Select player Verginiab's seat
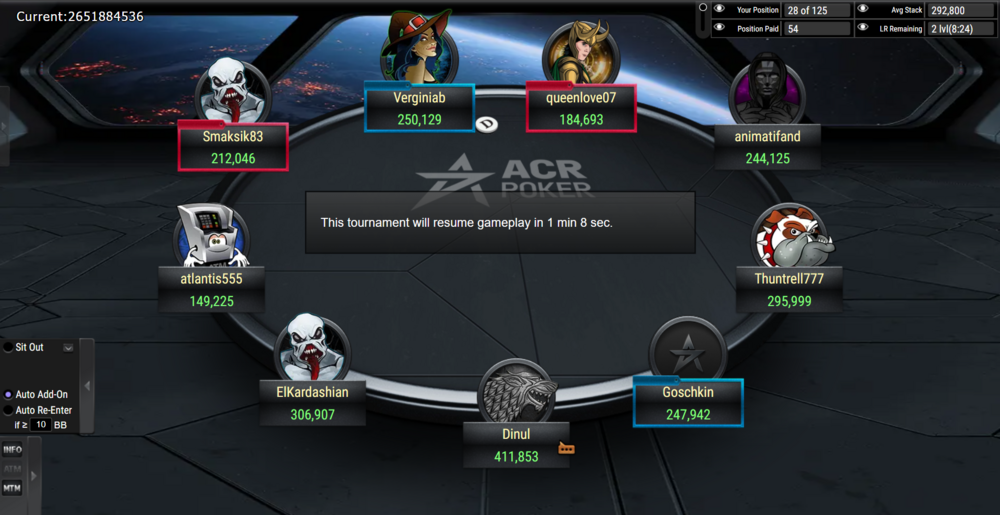 pyautogui.click(x=419, y=108)
